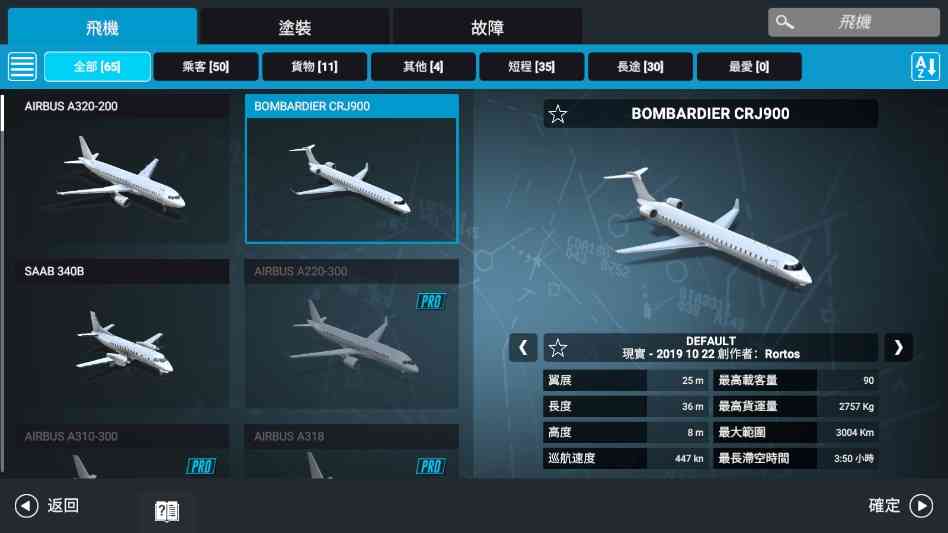Select the 飛機 tab

click(x=102, y=27)
